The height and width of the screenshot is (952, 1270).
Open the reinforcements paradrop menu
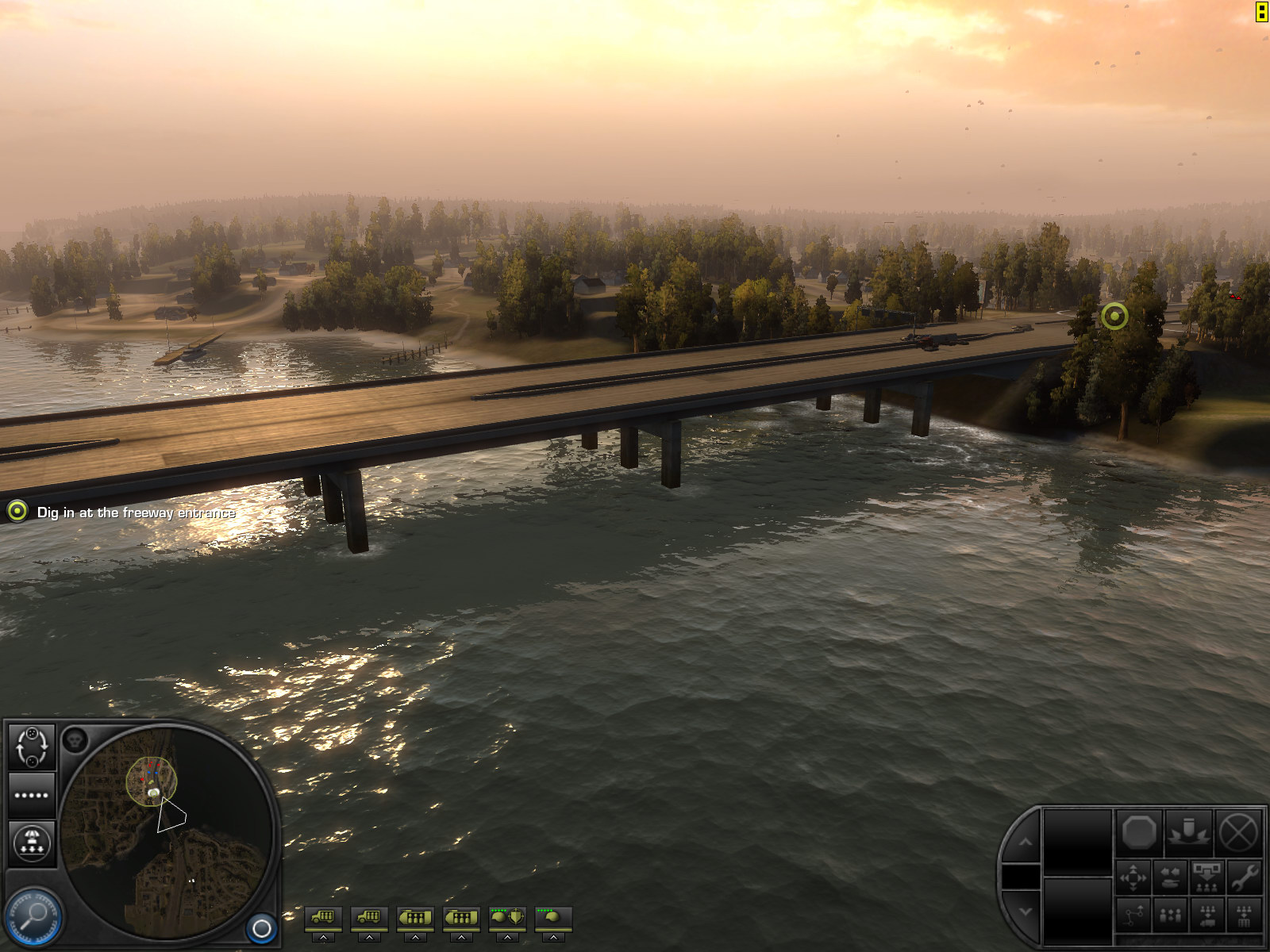point(32,843)
